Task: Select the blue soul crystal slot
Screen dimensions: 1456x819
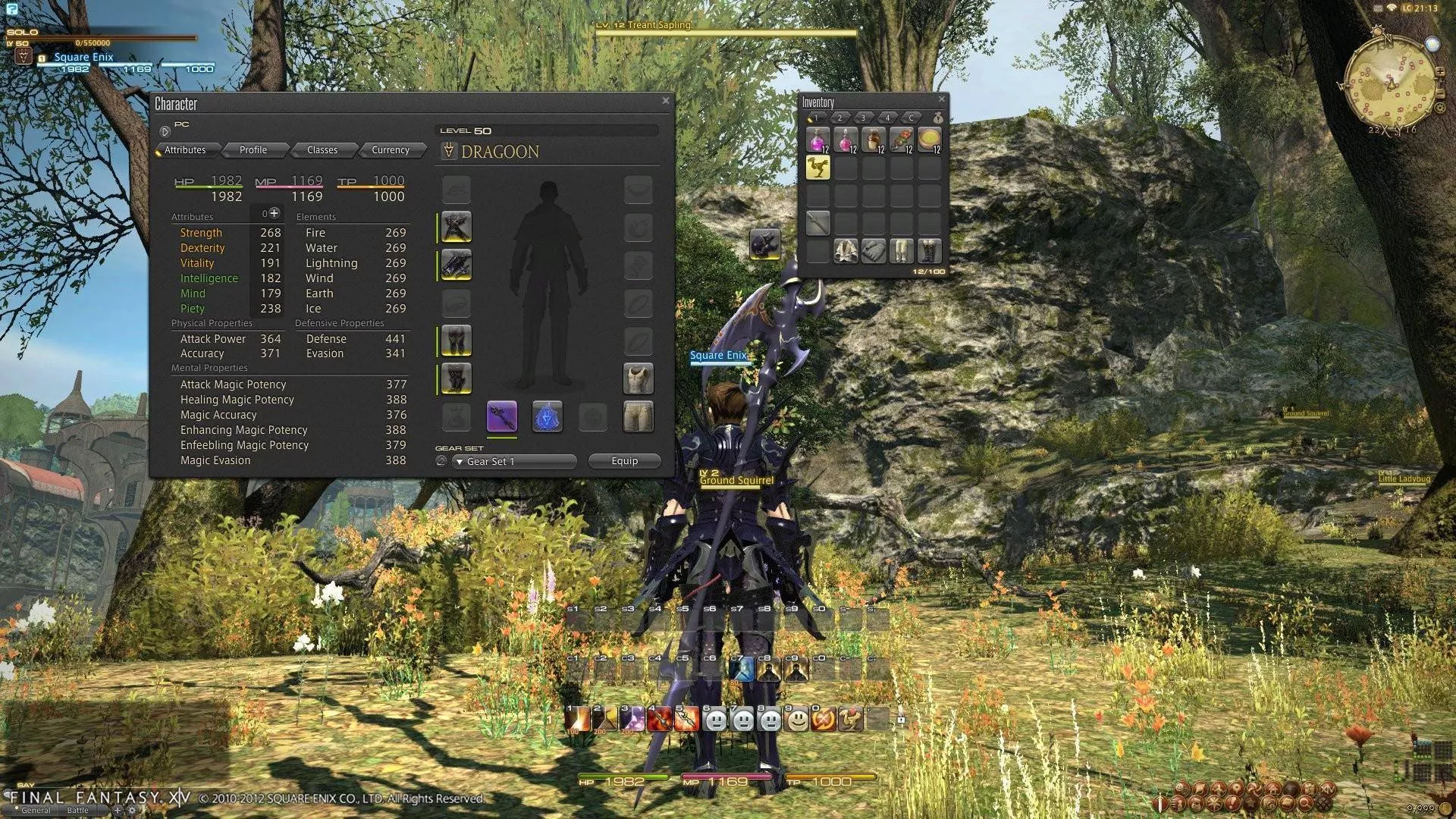Action: coord(547,416)
